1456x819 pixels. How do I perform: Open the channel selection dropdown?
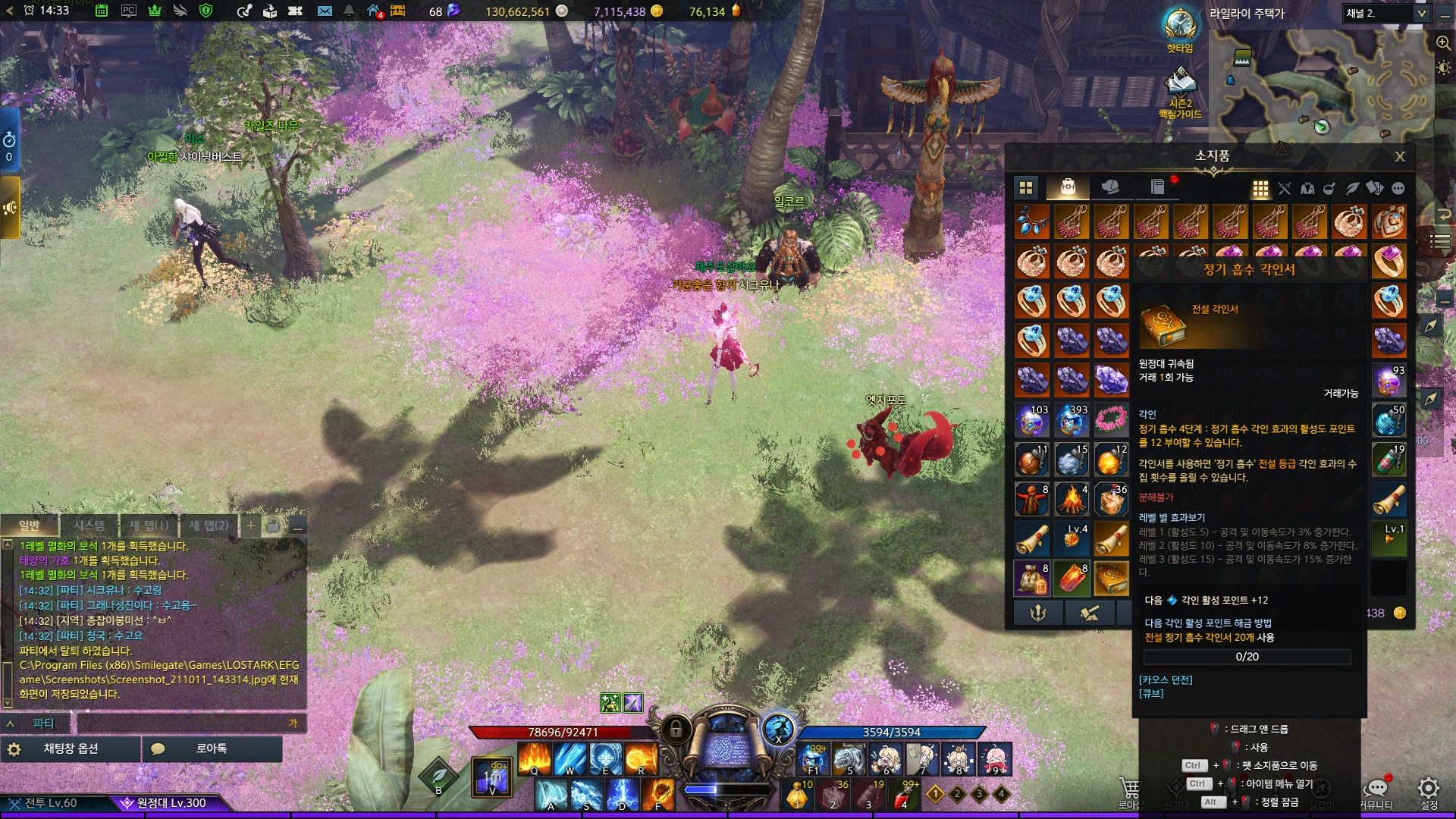click(x=1421, y=14)
